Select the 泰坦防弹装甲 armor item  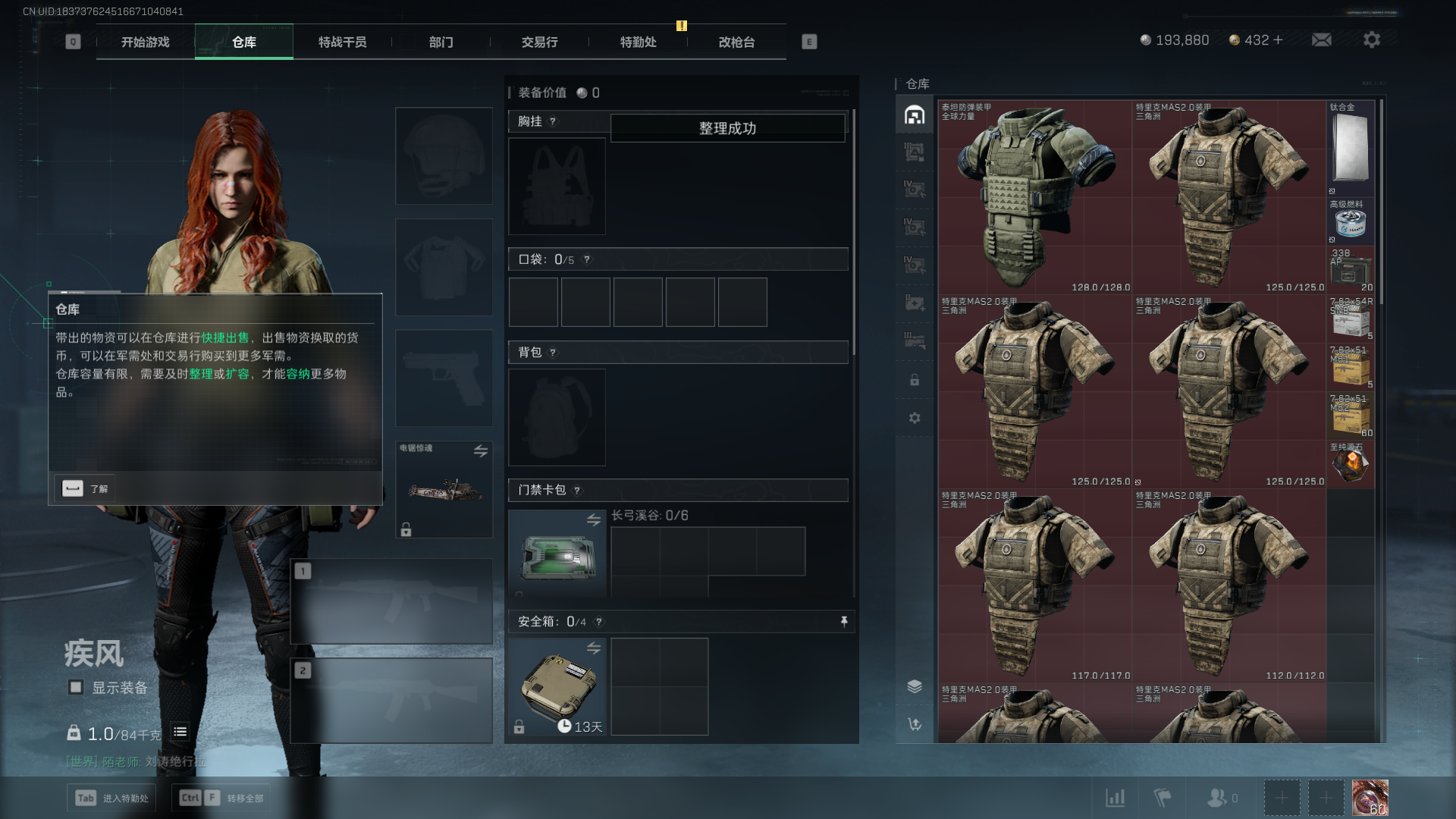pos(1034,197)
